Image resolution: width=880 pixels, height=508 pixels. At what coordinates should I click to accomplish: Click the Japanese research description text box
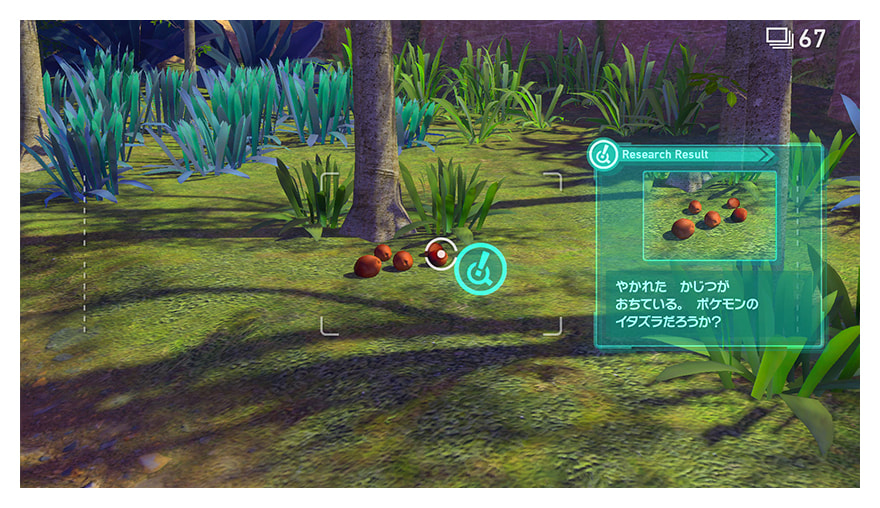[708, 305]
